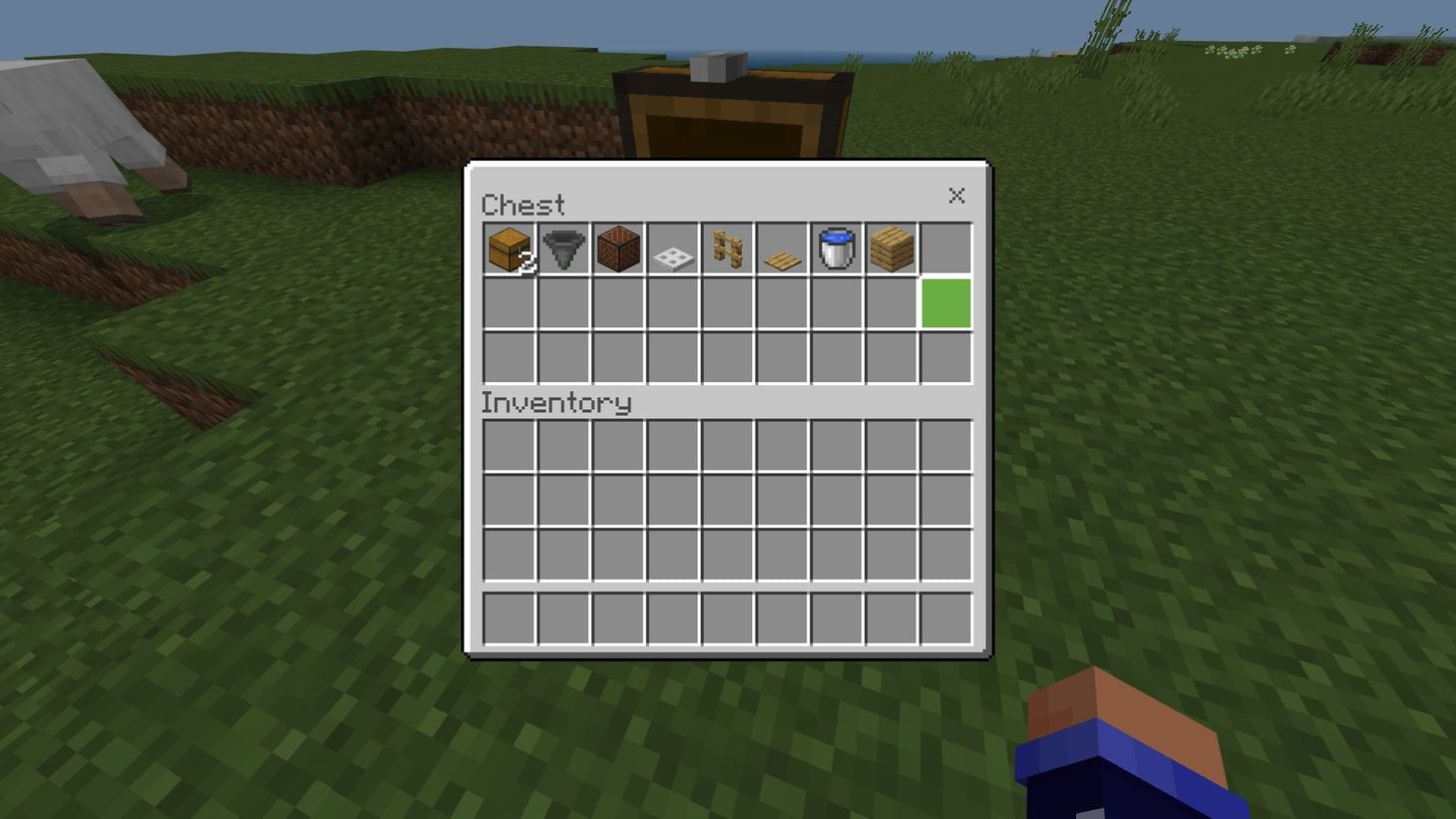The height and width of the screenshot is (819, 1456).
Task: Select the lime green block
Action: 943,304
